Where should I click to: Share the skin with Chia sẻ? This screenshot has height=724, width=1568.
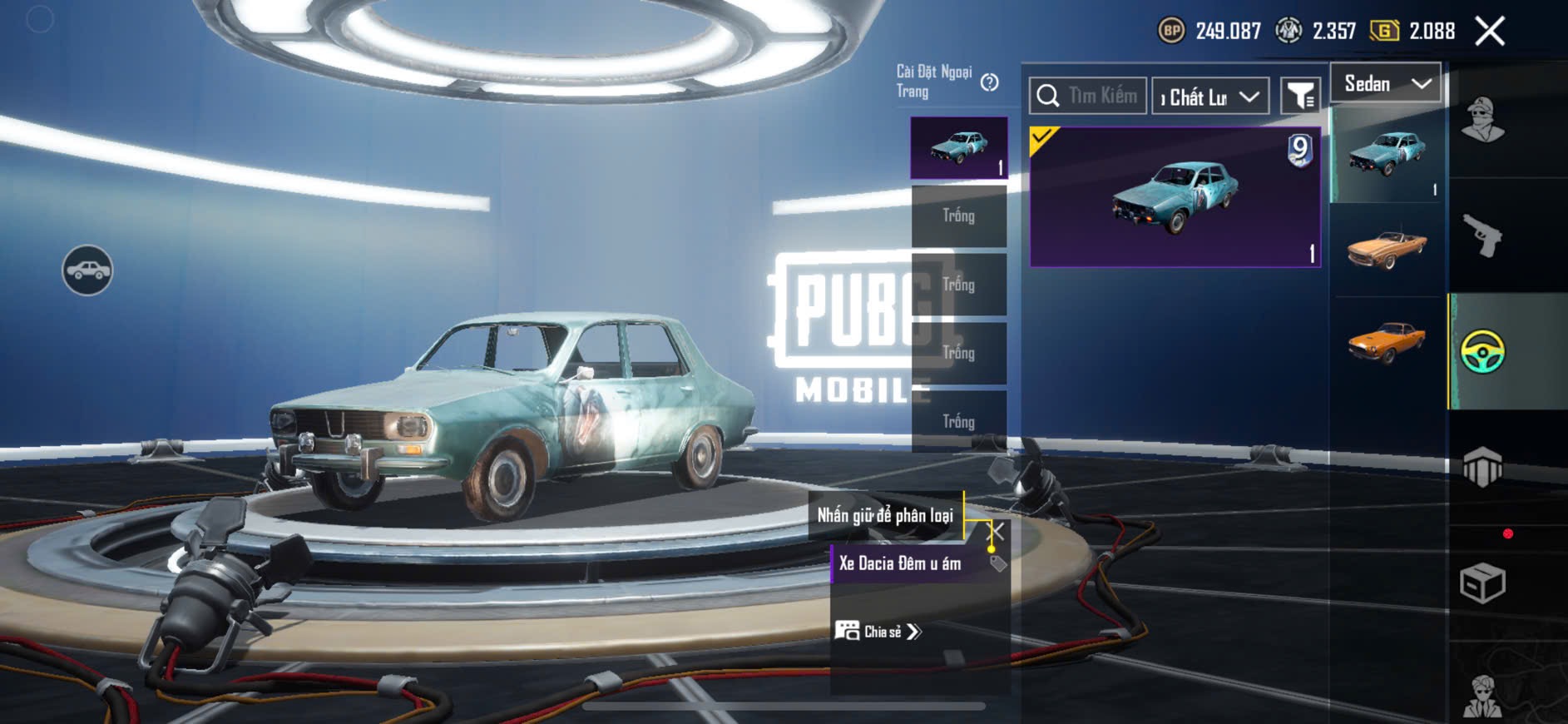click(878, 632)
